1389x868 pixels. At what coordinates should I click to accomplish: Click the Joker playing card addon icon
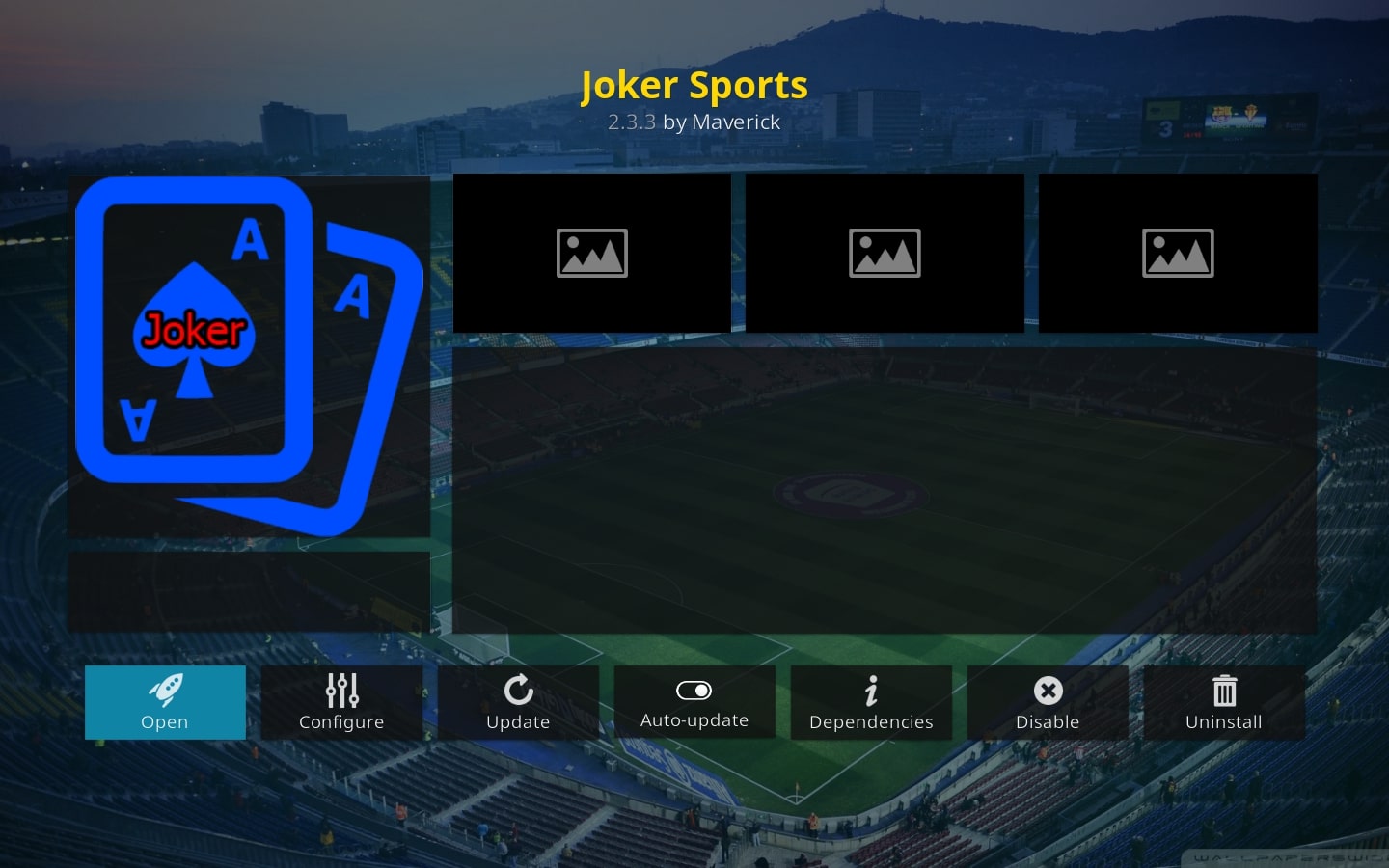[x=249, y=355]
